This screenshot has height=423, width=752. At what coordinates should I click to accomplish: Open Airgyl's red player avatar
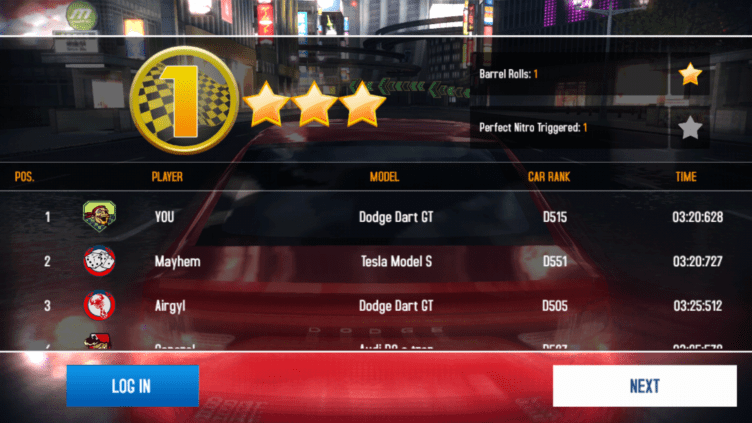tap(99, 306)
